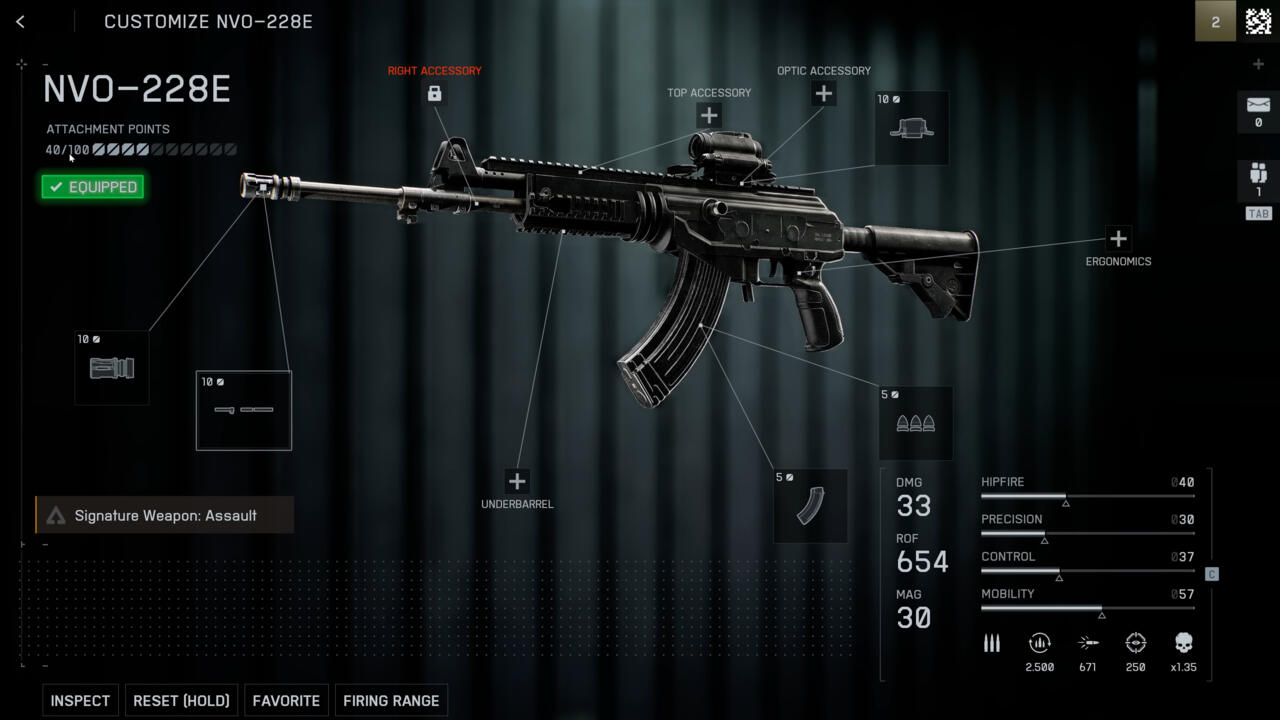Add a Top Accessory attachment
Image resolution: width=1280 pixels, height=720 pixels.
pyautogui.click(x=709, y=115)
